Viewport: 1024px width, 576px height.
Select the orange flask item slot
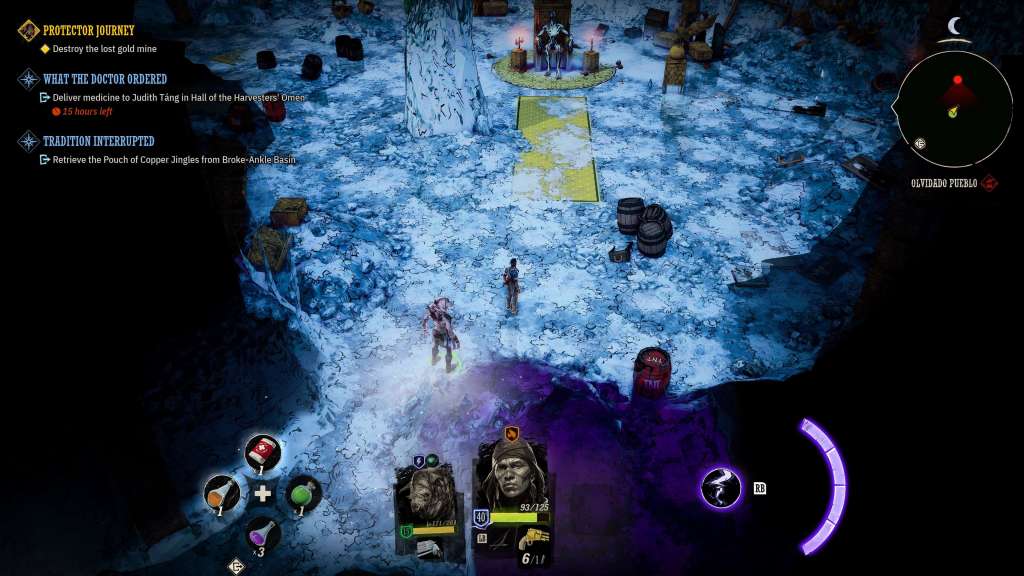(x=221, y=493)
